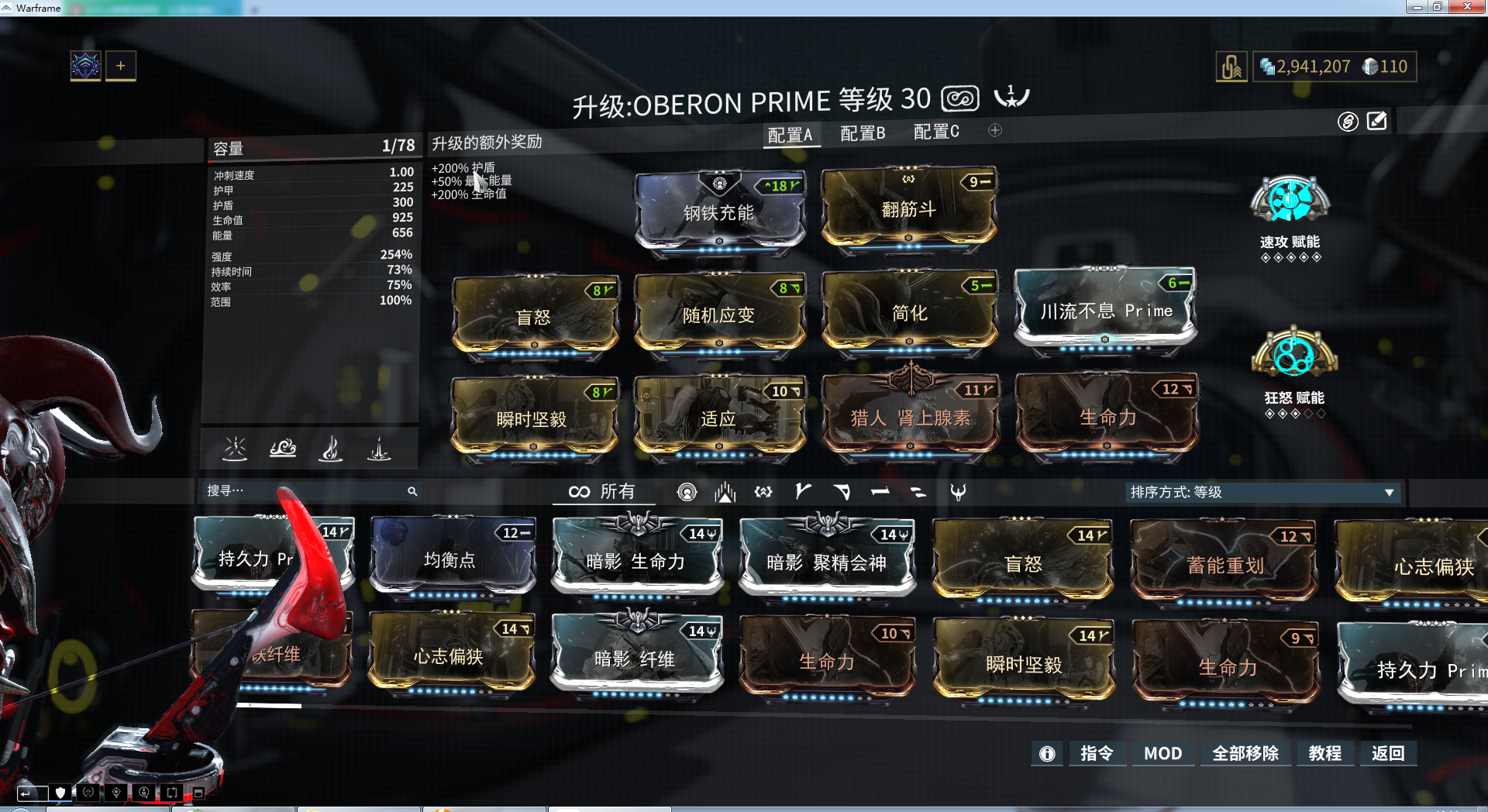
Task: Open the 教程 tutorial button
Action: point(1324,753)
